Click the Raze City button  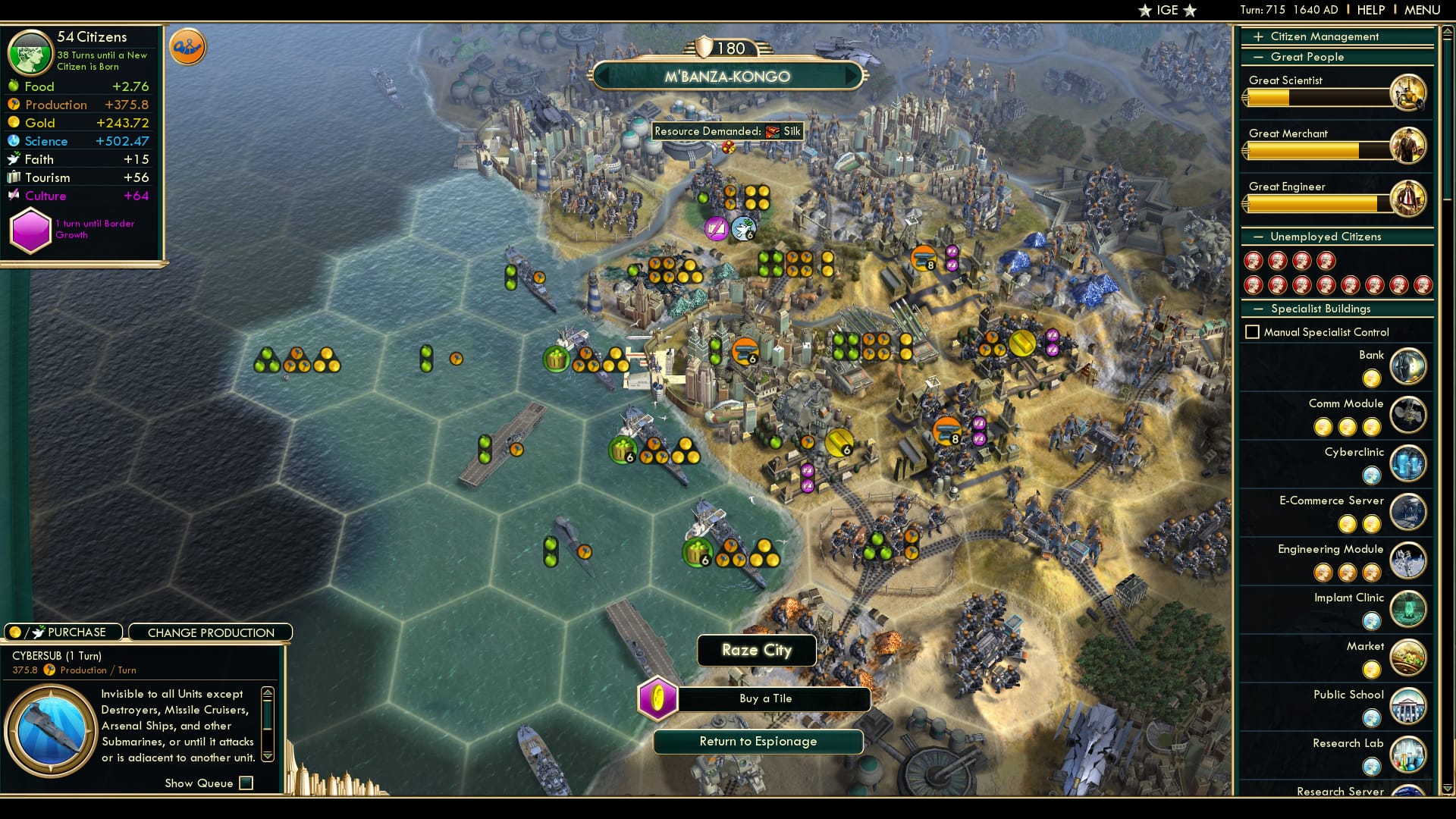pyautogui.click(x=756, y=651)
